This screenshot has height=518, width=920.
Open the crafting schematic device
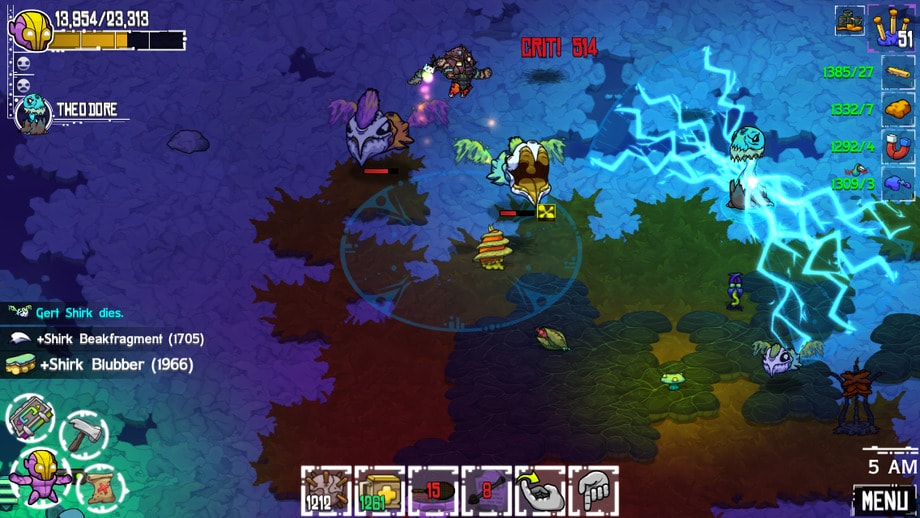[30, 417]
